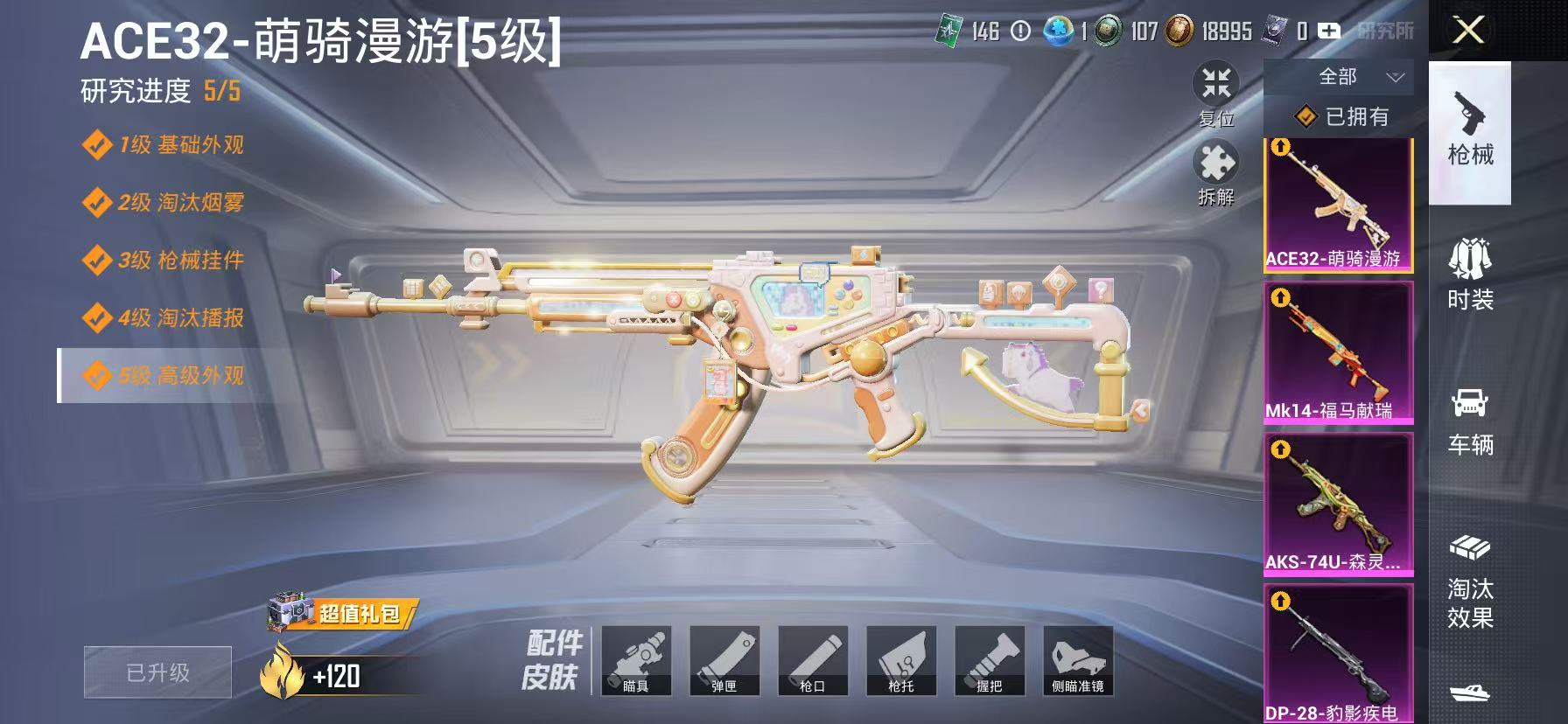This screenshot has height=724, width=1568.
Task: Open the 时装 fashion category icon
Action: (1470, 271)
